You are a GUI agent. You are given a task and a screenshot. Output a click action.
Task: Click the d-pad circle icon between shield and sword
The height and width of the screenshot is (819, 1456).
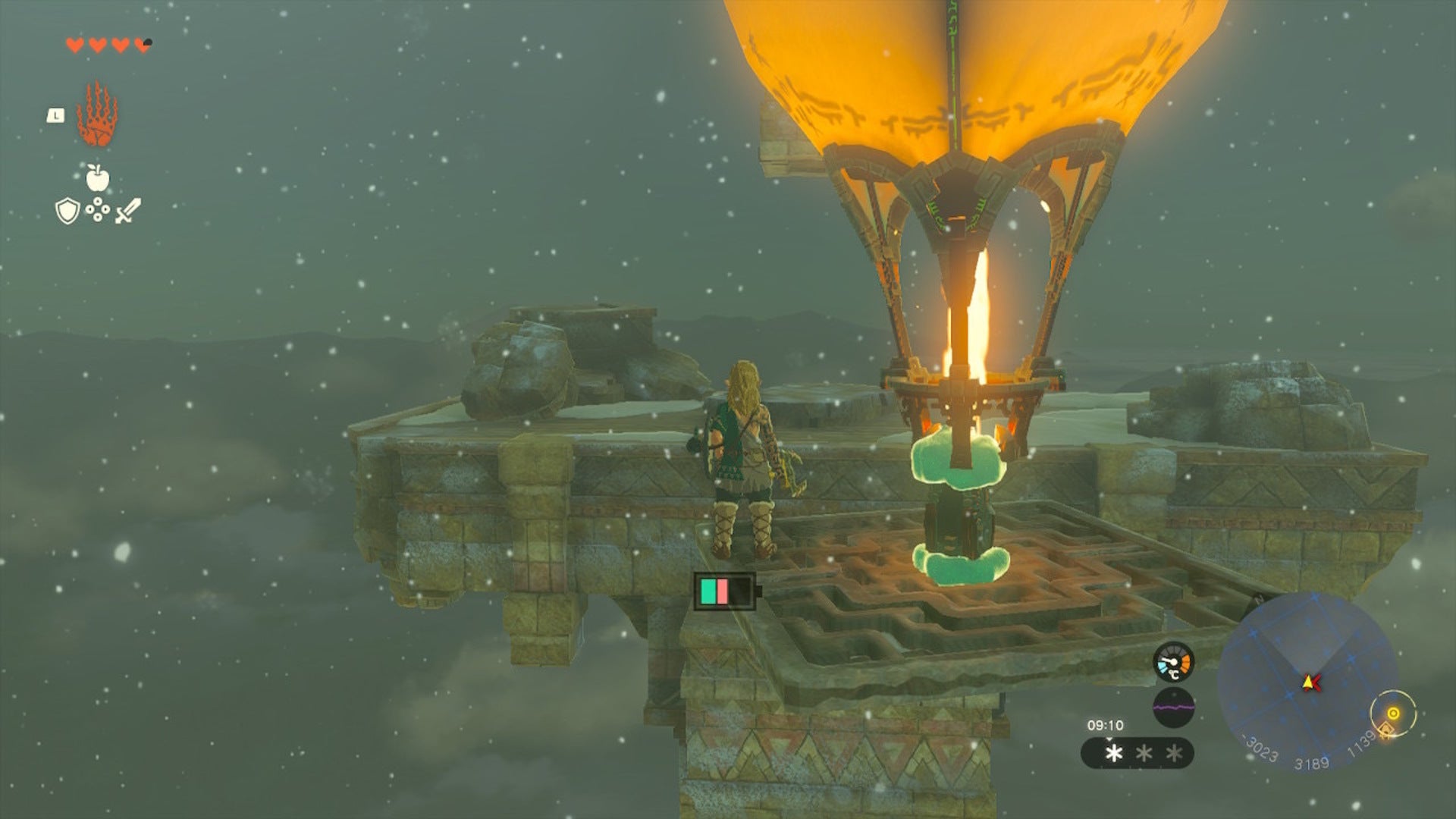[x=97, y=208]
